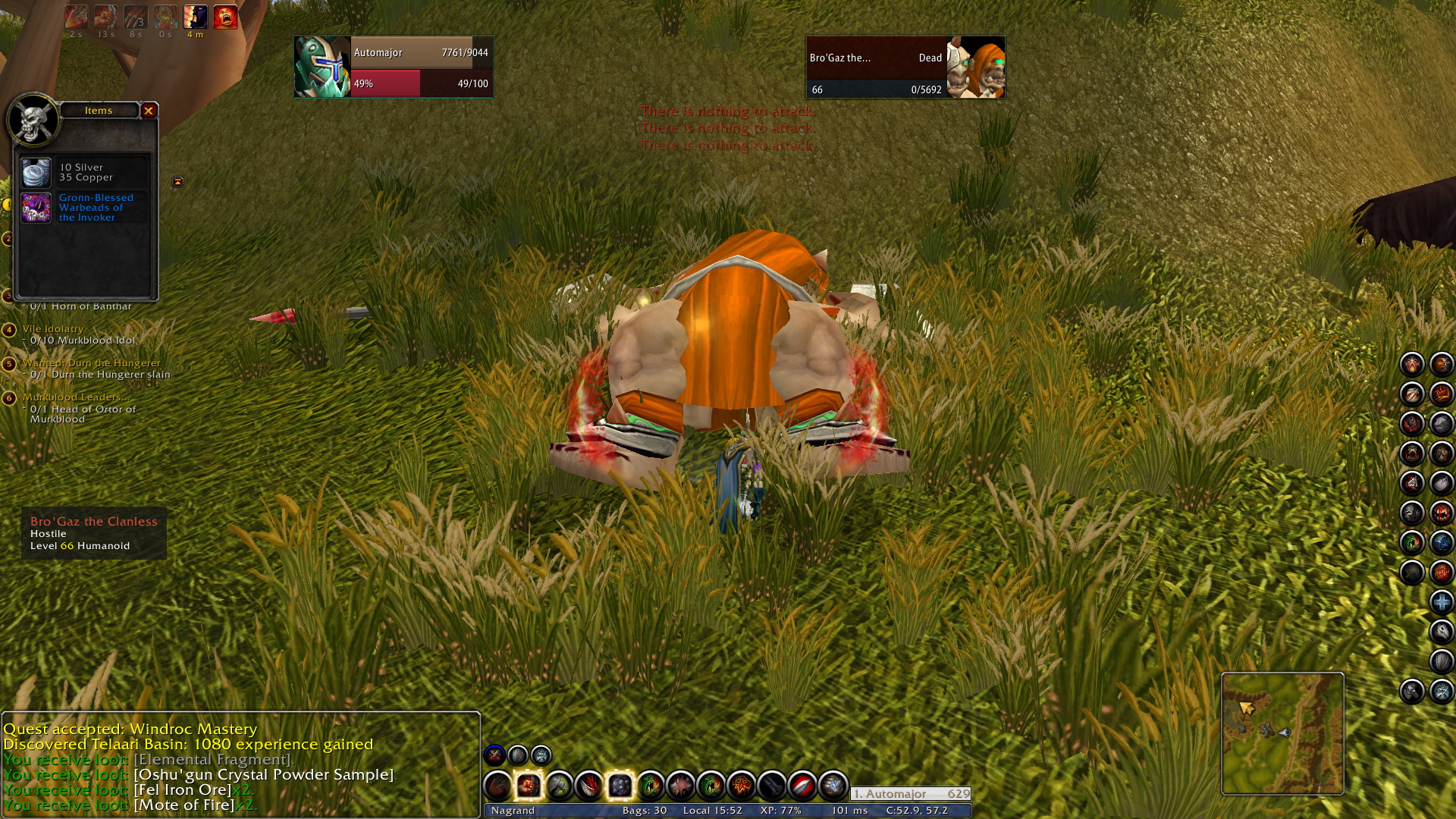
Task: Activate the glowing red fist ability
Action: (529, 786)
